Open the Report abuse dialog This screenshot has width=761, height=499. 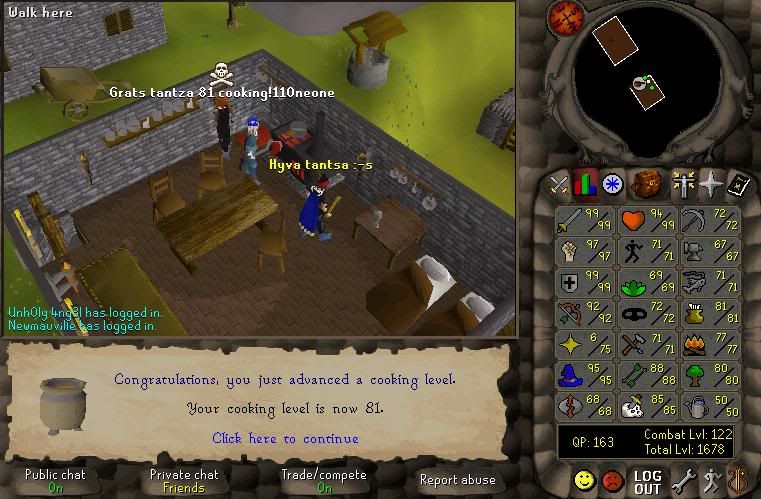(456, 481)
